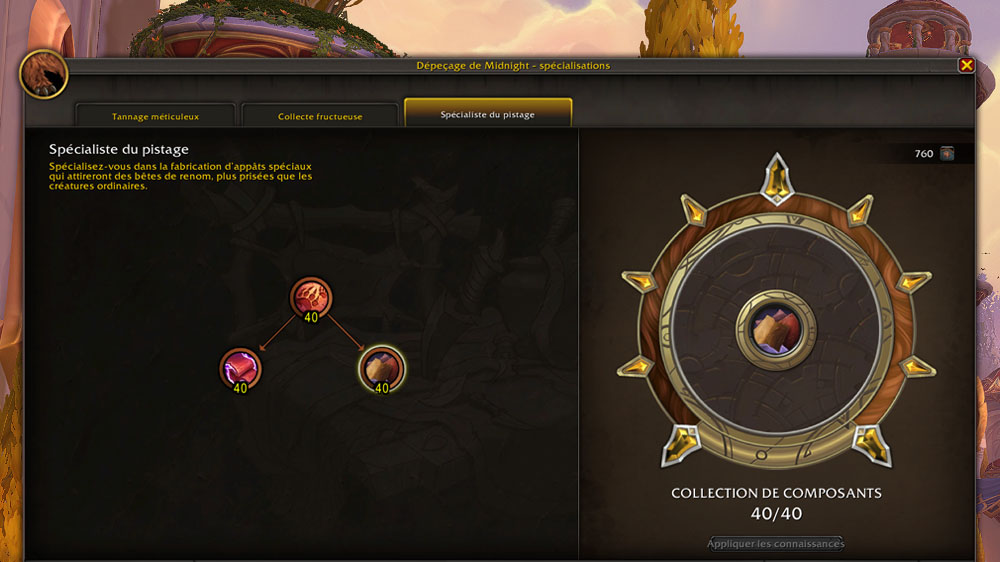Switch to the Tannage méticuleux tab
Image resolution: width=1000 pixels, height=562 pixels.
[155, 116]
